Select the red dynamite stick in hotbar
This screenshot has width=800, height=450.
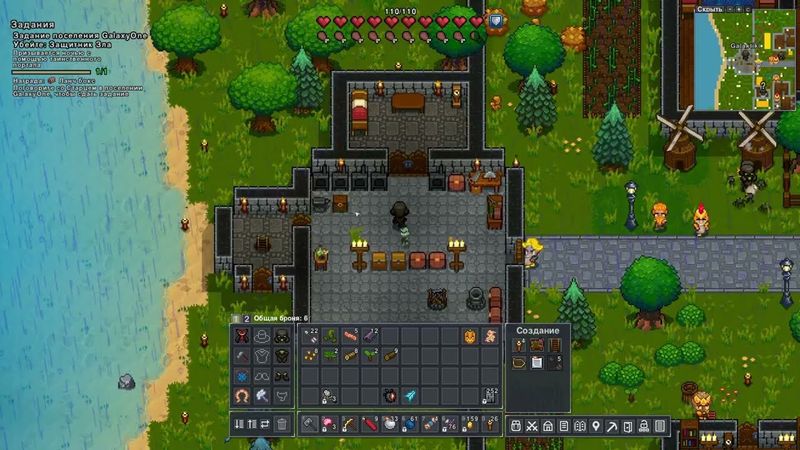[369, 425]
